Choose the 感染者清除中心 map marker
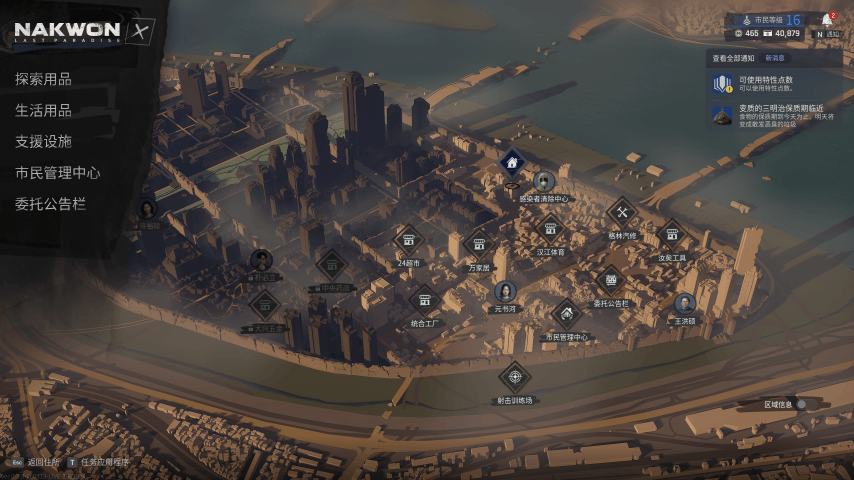Screen dimensions: 854x480 pos(544,182)
